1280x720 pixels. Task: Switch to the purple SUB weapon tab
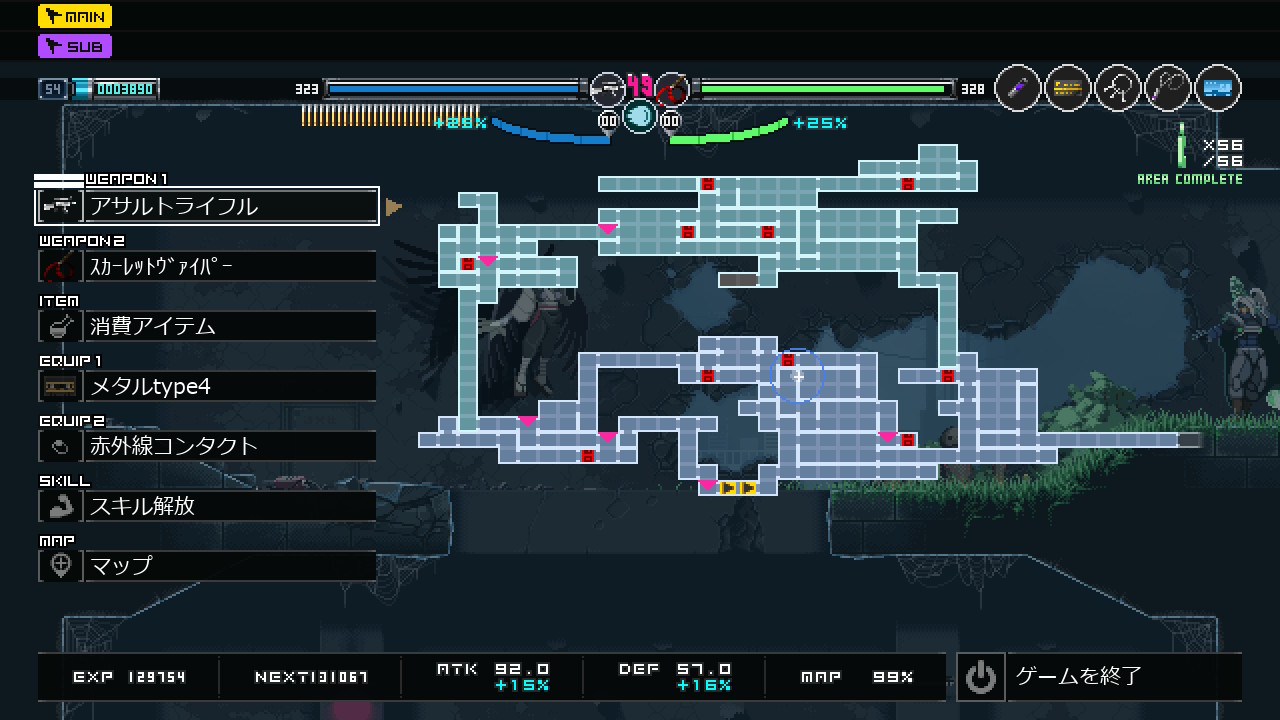(75, 46)
